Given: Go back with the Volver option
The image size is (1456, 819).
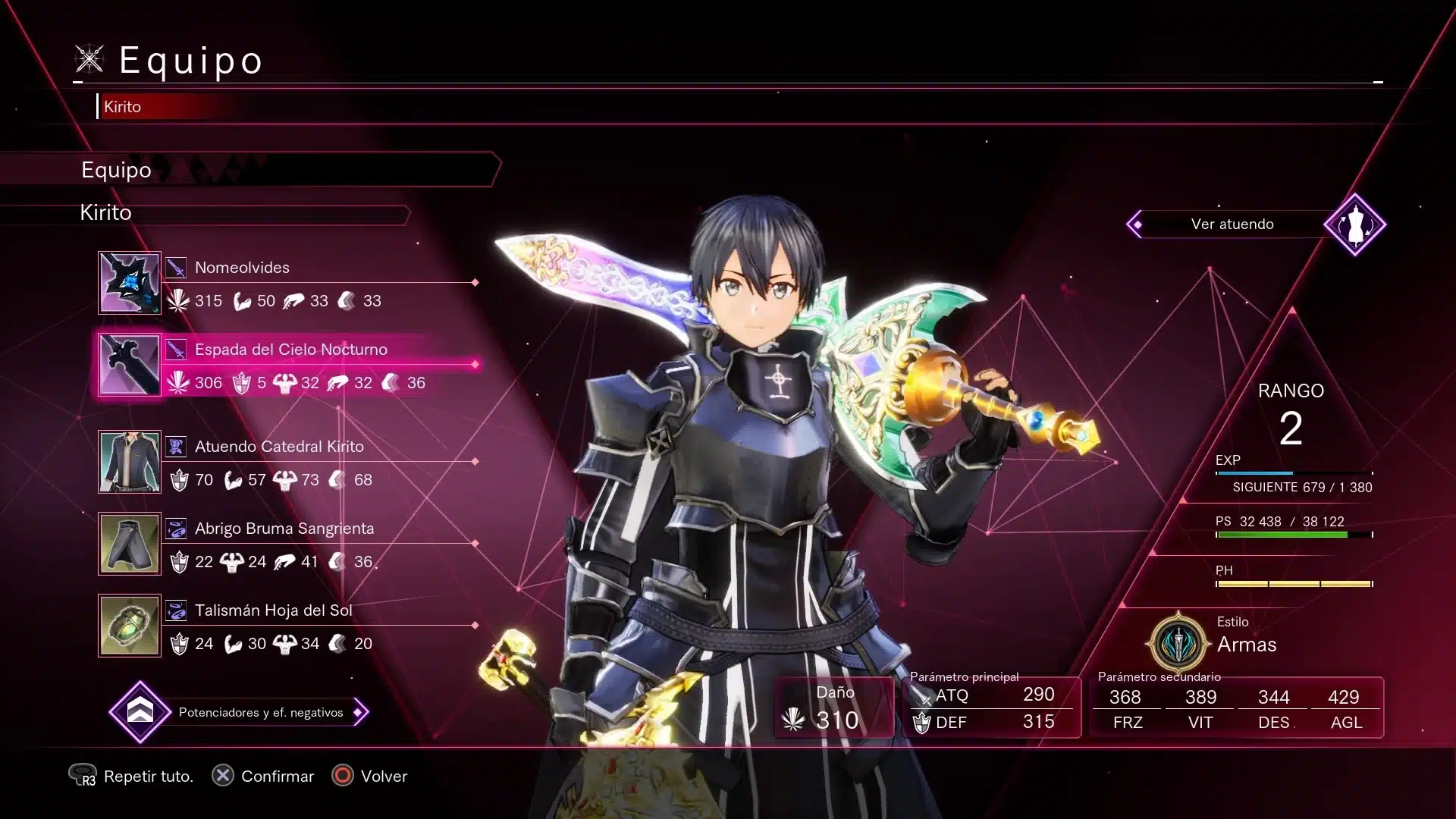Looking at the screenshot, I should (x=370, y=776).
